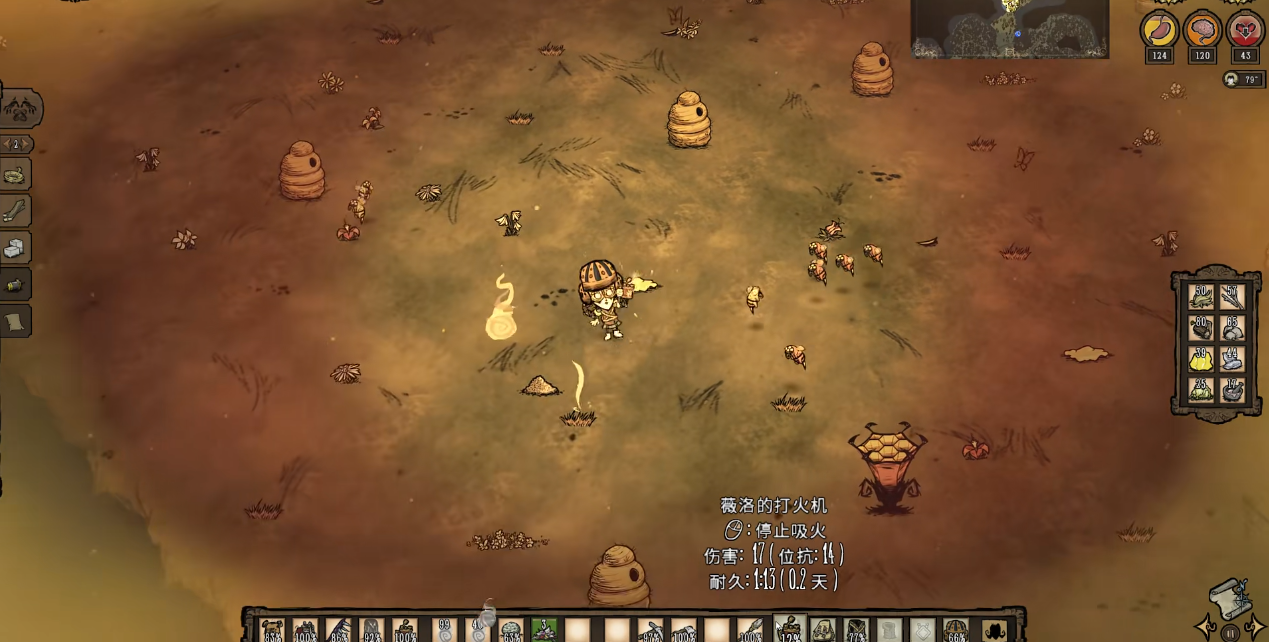The image size is (1269, 642).
Task: Select the boards pinned recipe
Action: pyautogui.click(x=15, y=211)
